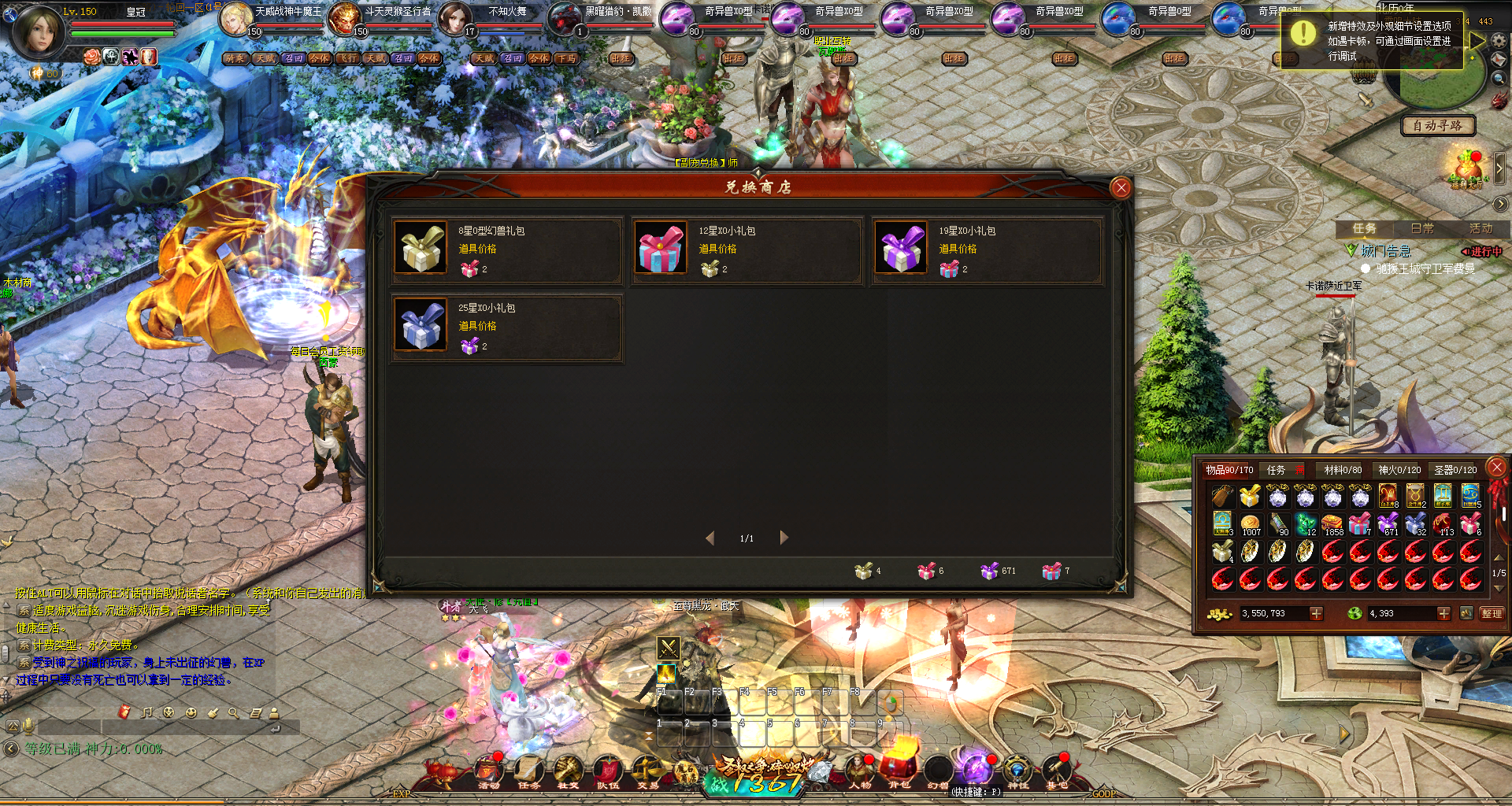The height and width of the screenshot is (806, 1512).
Task: Open the 城门告急 quest tracker entry
Action: point(1385,251)
